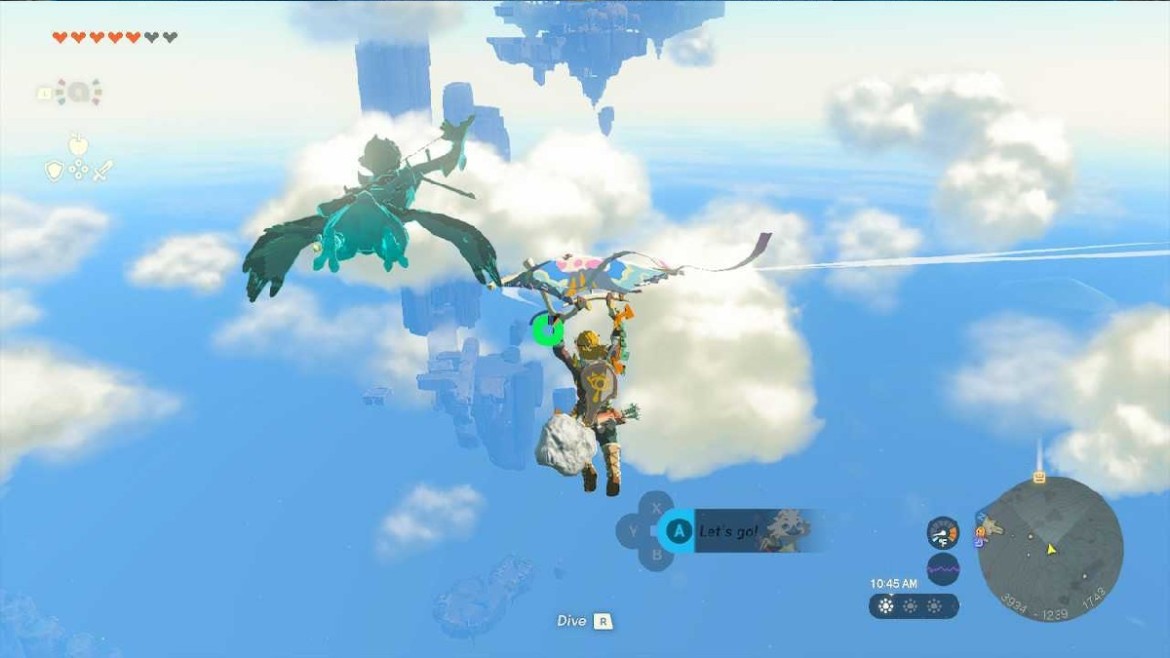The height and width of the screenshot is (658, 1170).
Task: Click the temperature gauge icon
Action: [942, 532]
